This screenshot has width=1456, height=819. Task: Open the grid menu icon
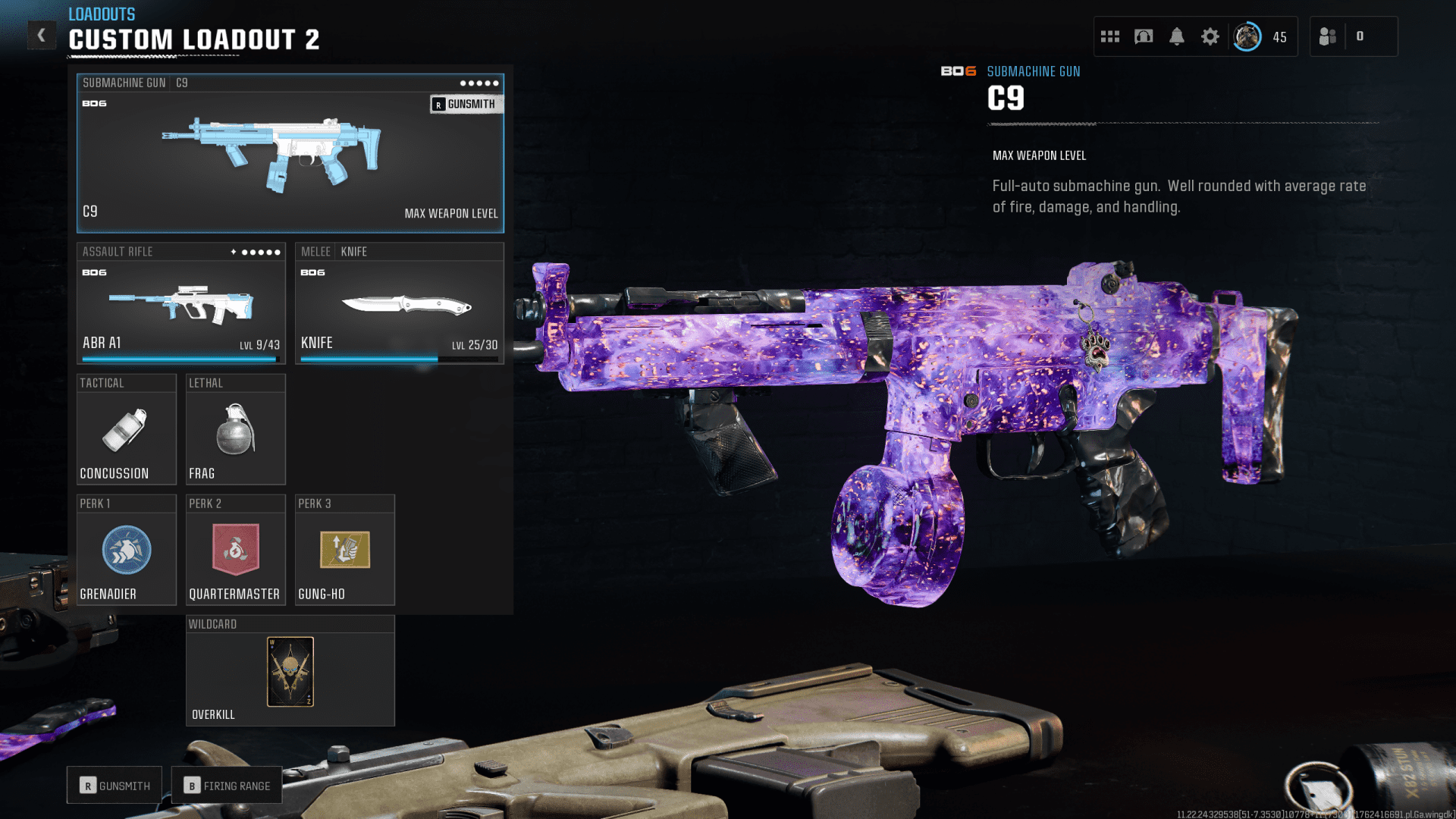(x=1110, y=36)
